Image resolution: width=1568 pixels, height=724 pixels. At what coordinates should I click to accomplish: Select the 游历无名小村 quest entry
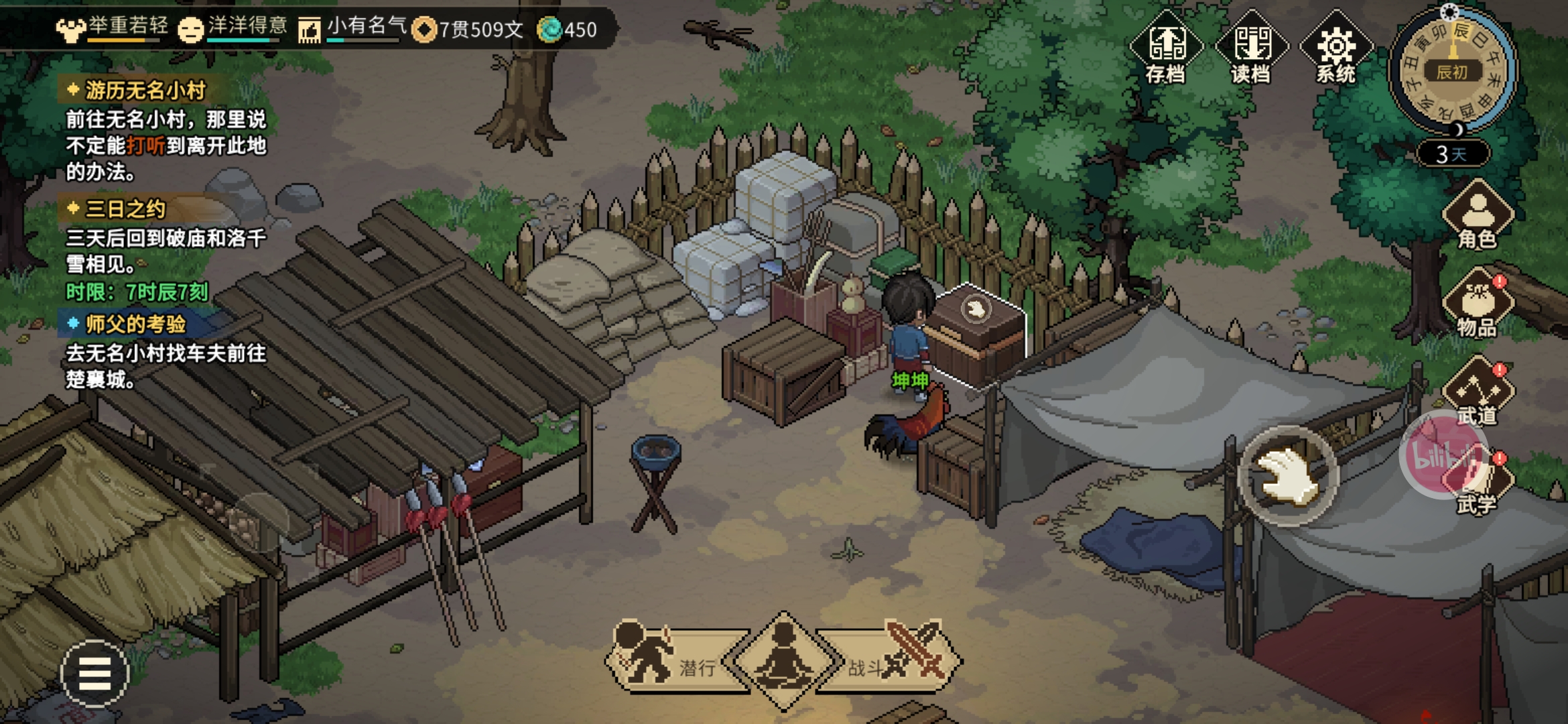point(145,90)
